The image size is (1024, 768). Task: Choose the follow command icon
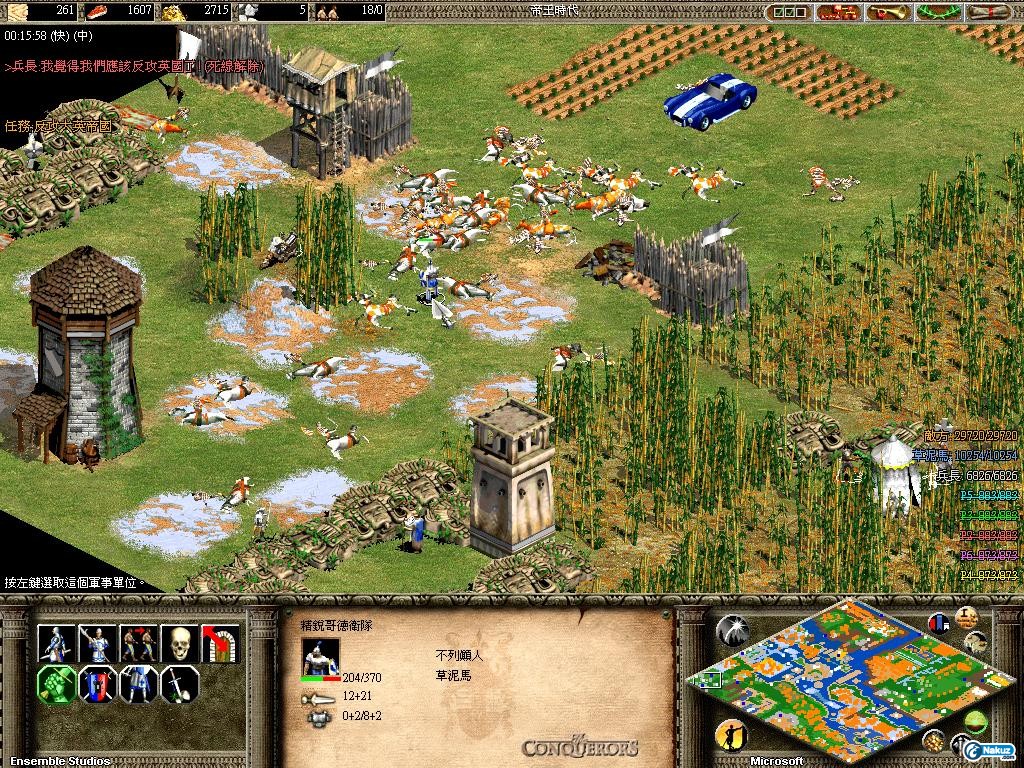[x=137, y=643]
